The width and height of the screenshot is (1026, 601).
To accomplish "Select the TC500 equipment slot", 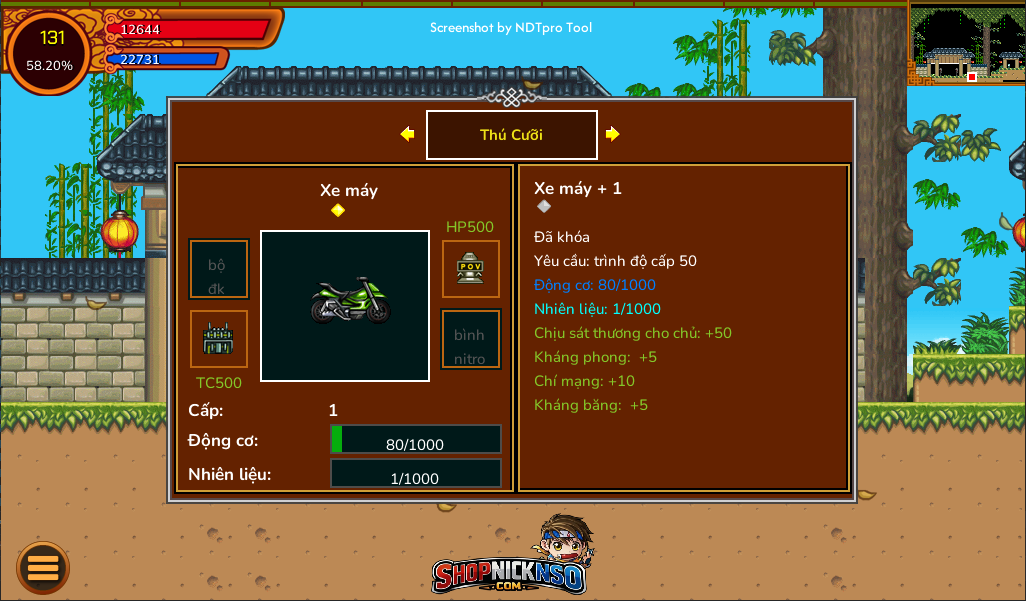I will point(219,339).
